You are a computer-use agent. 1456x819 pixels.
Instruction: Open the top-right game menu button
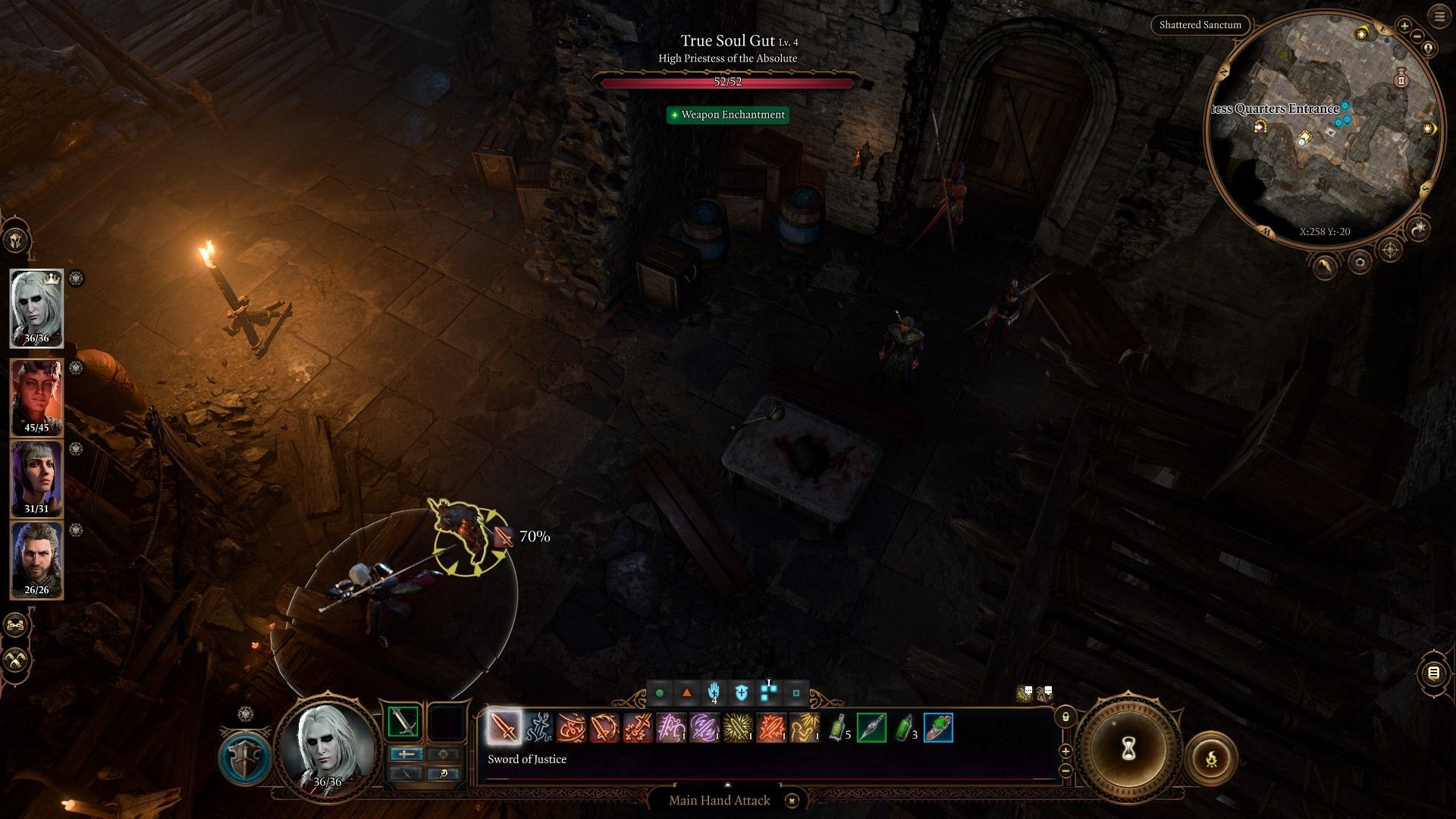tap(1439, 17)
